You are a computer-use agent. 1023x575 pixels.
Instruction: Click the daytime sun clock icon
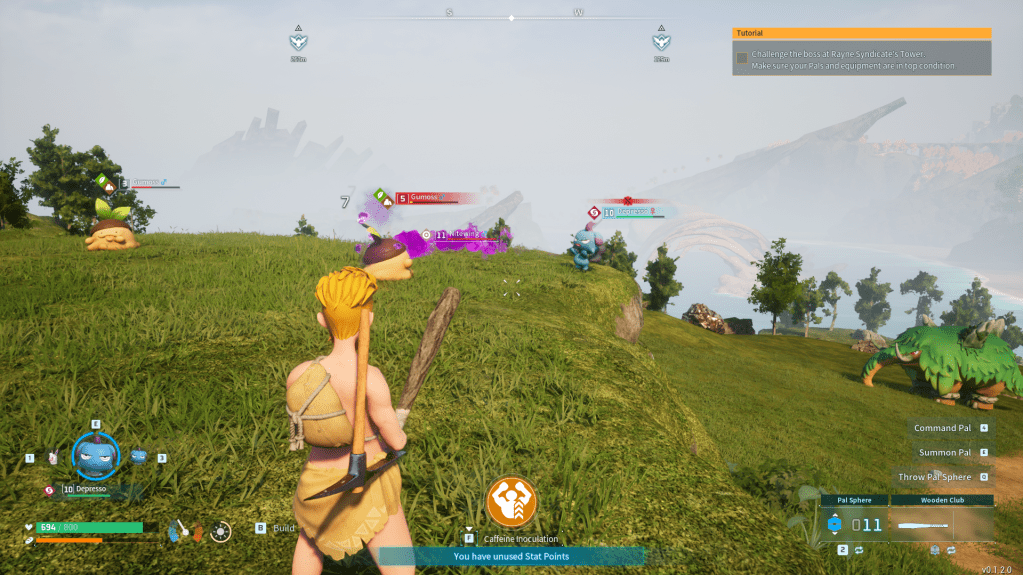(221, 531)
